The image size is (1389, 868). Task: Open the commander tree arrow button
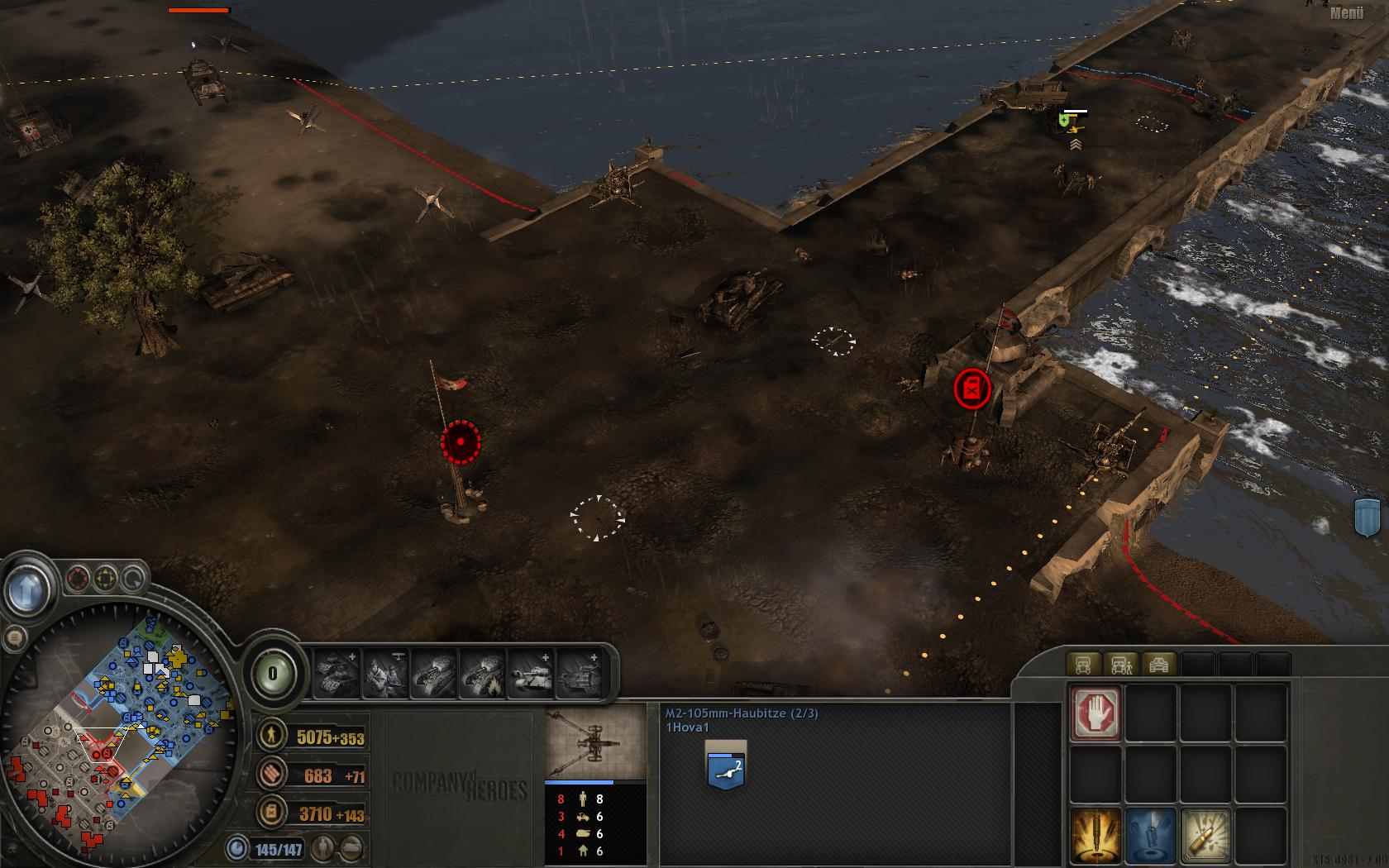25,589
